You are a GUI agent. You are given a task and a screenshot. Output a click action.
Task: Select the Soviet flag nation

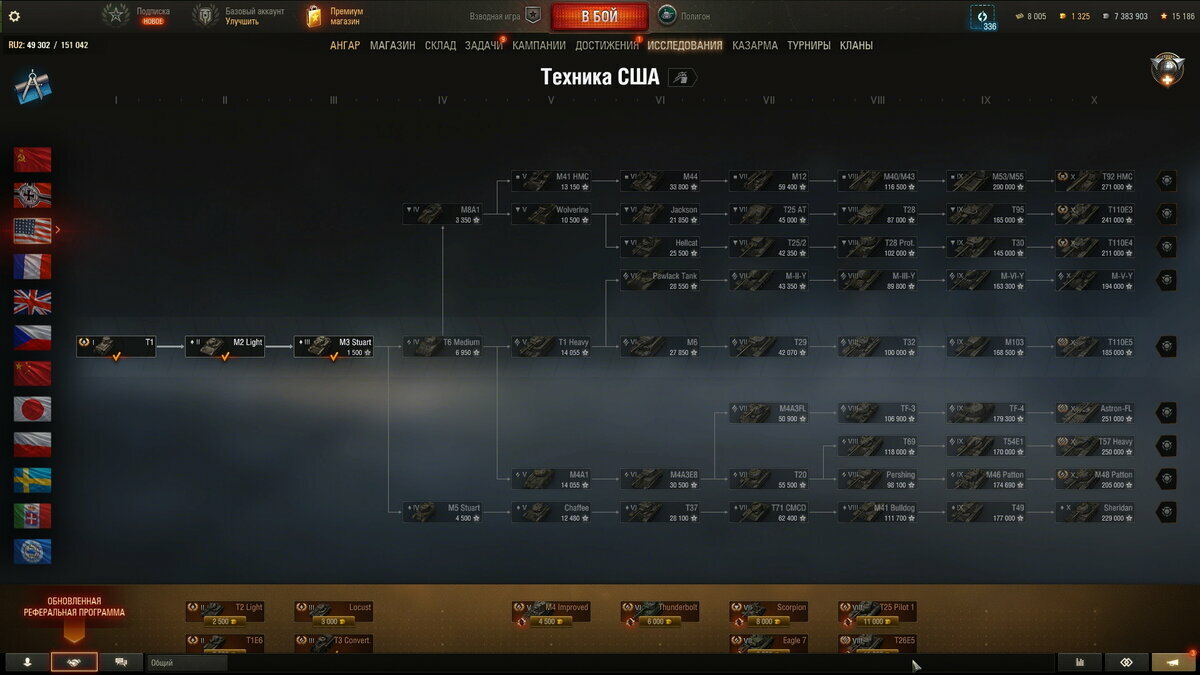pyautogui.click(x=32, y=160)
